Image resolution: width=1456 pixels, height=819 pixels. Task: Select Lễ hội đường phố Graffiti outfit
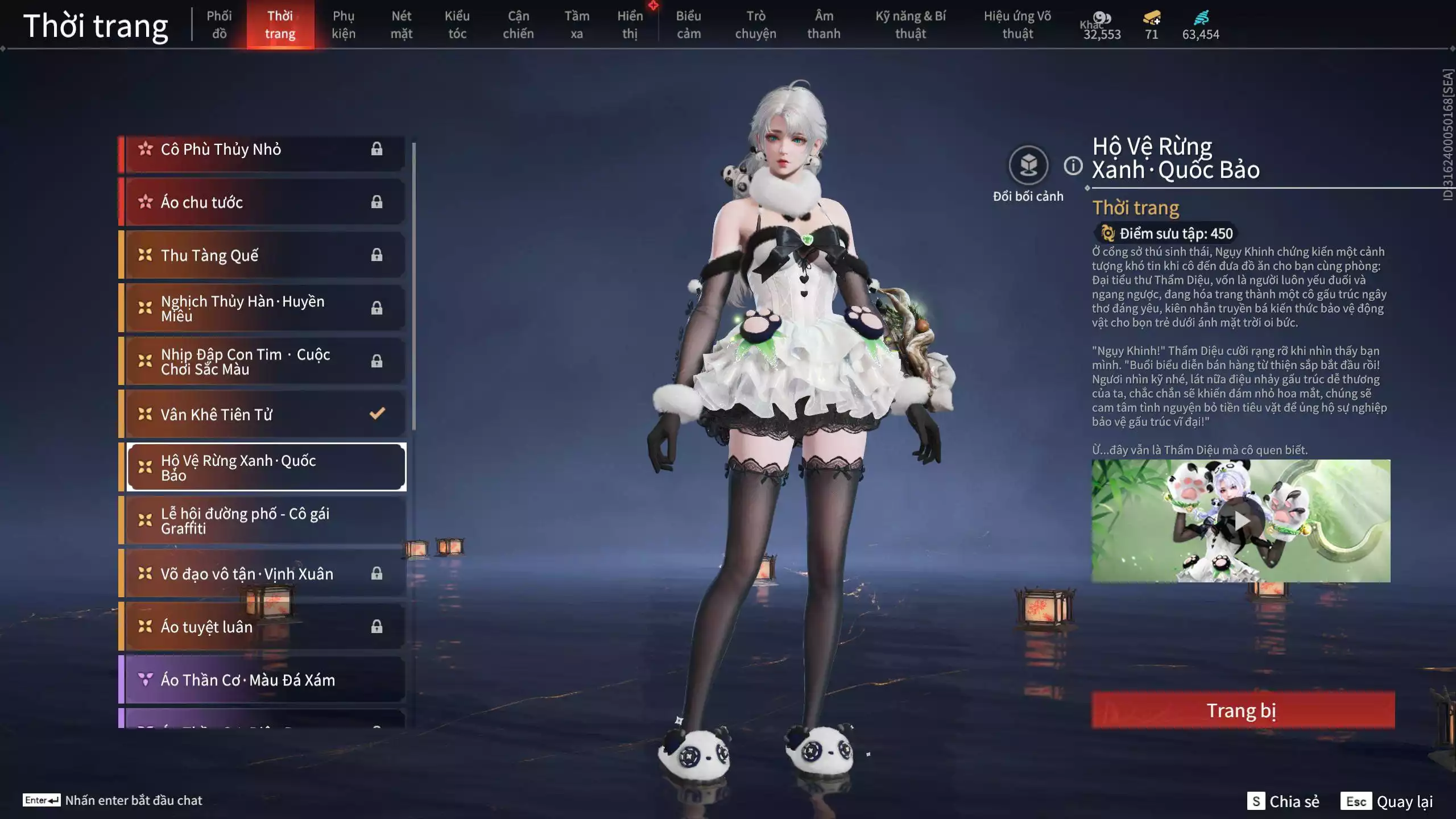click(x=263, y=520)
